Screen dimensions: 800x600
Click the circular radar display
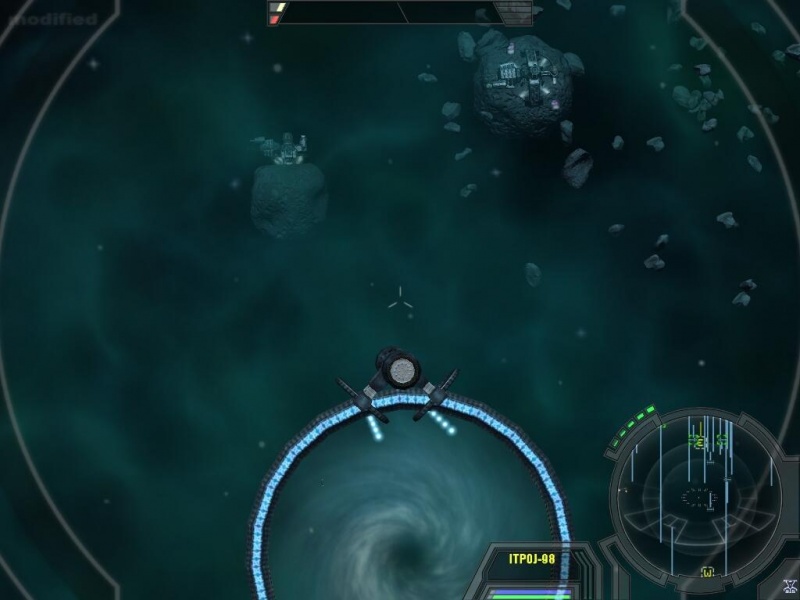(x=698, y=494)
